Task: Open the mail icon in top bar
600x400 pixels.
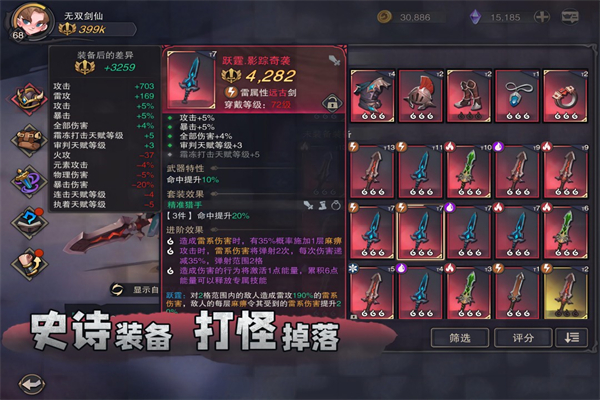Action: pos(571,16)
